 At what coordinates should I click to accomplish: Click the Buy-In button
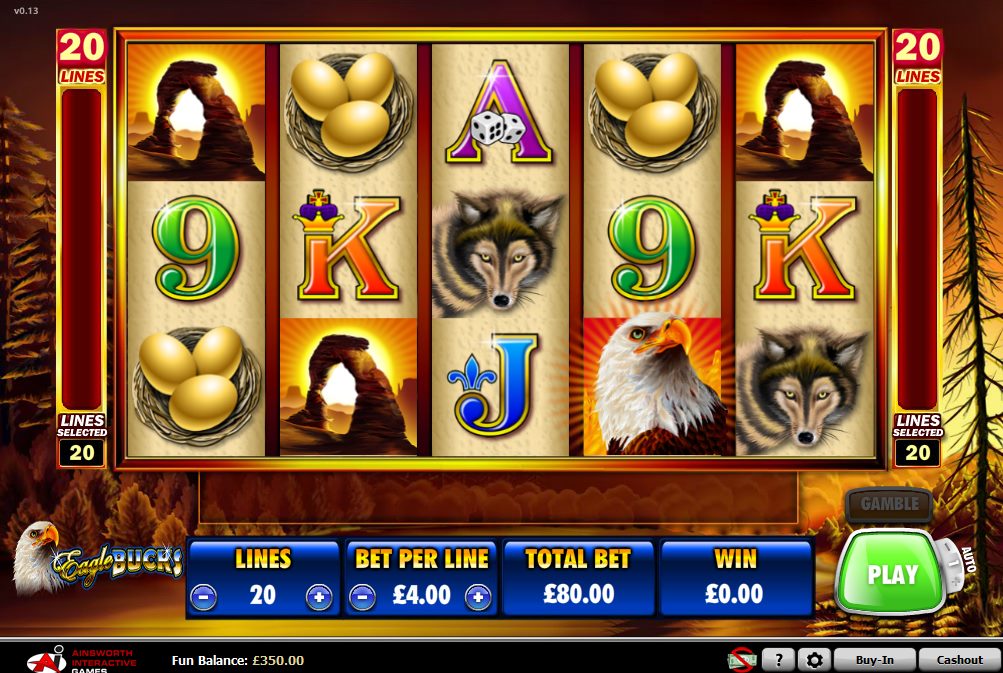coord(874,660)
